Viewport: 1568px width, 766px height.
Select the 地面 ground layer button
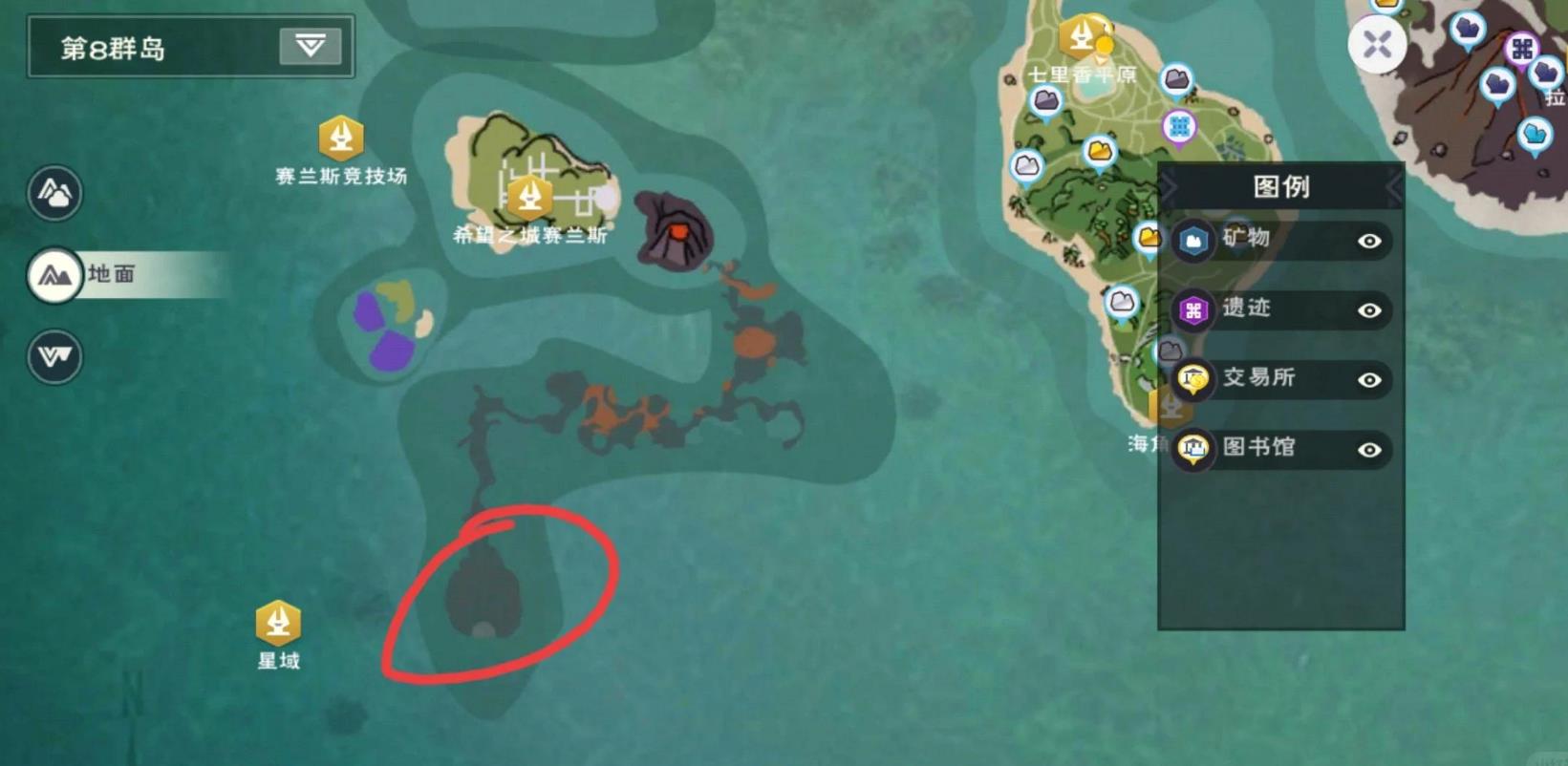[54, 276]
